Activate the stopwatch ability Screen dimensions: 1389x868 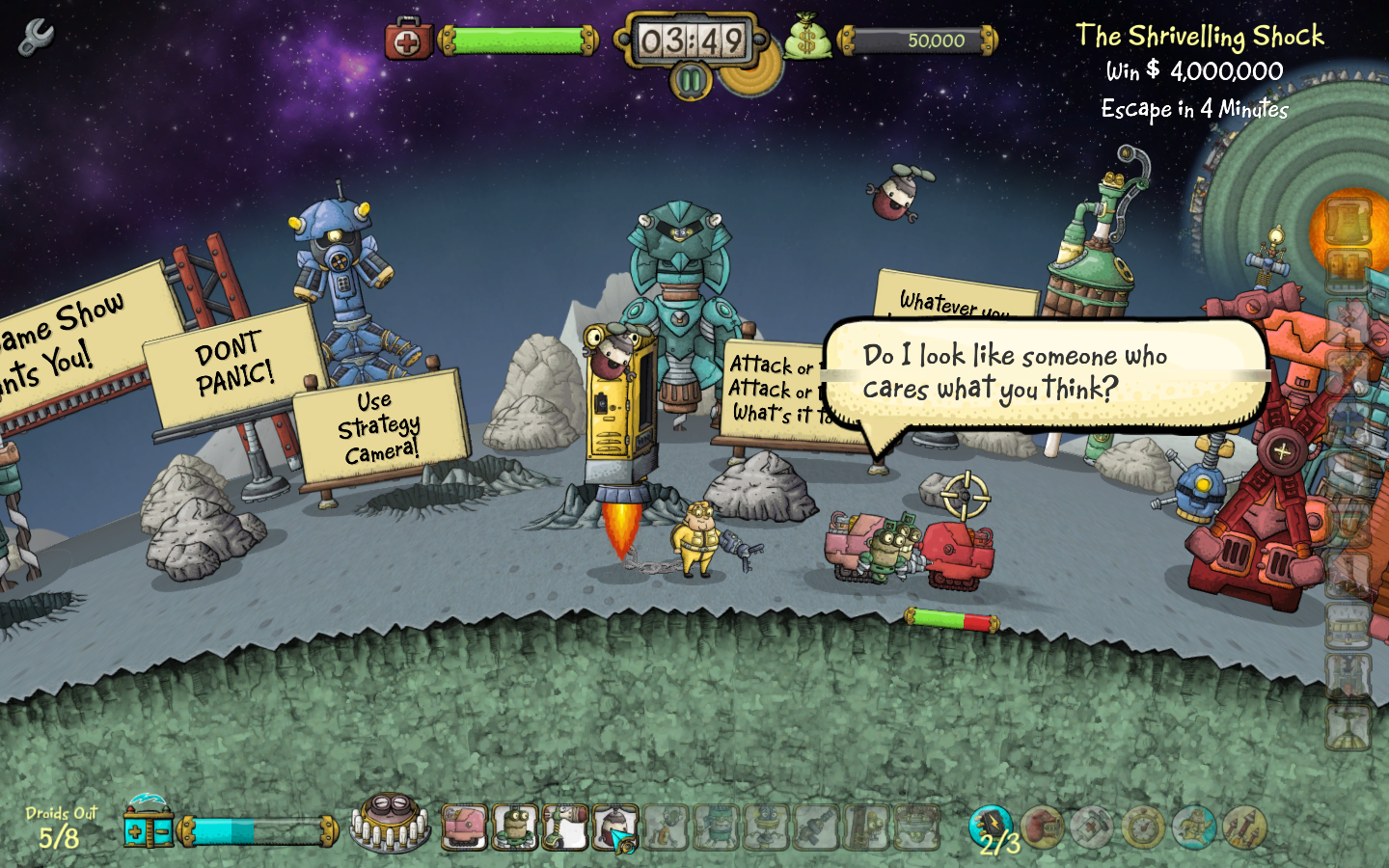coord(1143,827)
